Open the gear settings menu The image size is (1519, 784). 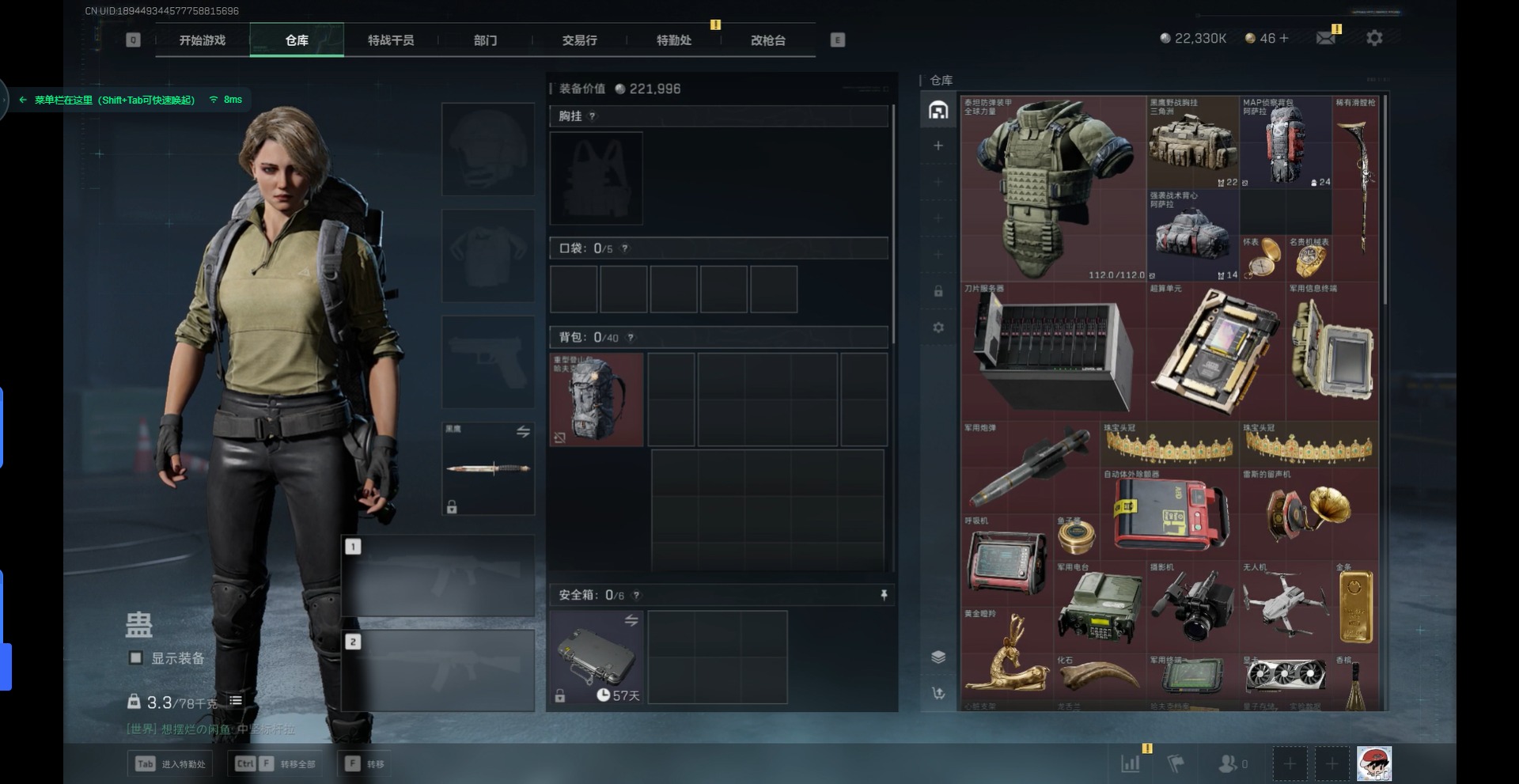click(1374, 38)
